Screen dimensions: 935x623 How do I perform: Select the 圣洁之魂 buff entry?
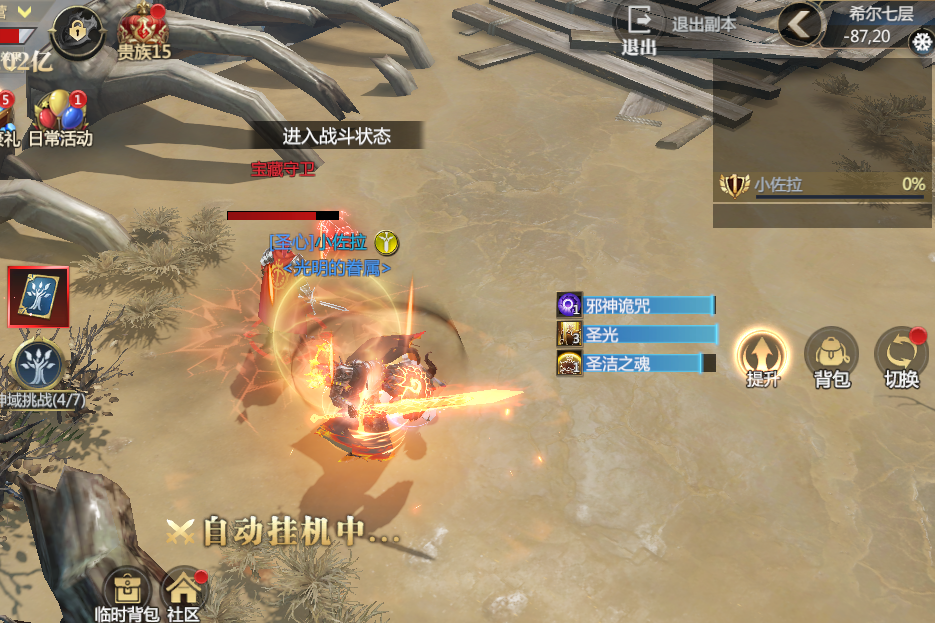point(636,364)
